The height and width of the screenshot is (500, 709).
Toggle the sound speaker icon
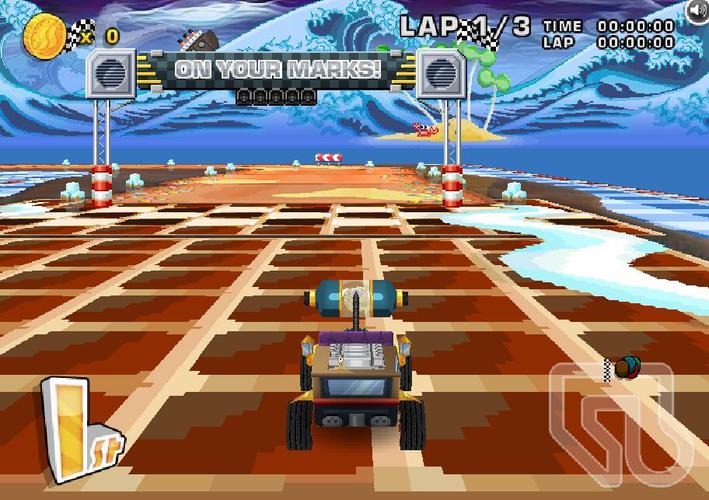[x=697, y=10]
